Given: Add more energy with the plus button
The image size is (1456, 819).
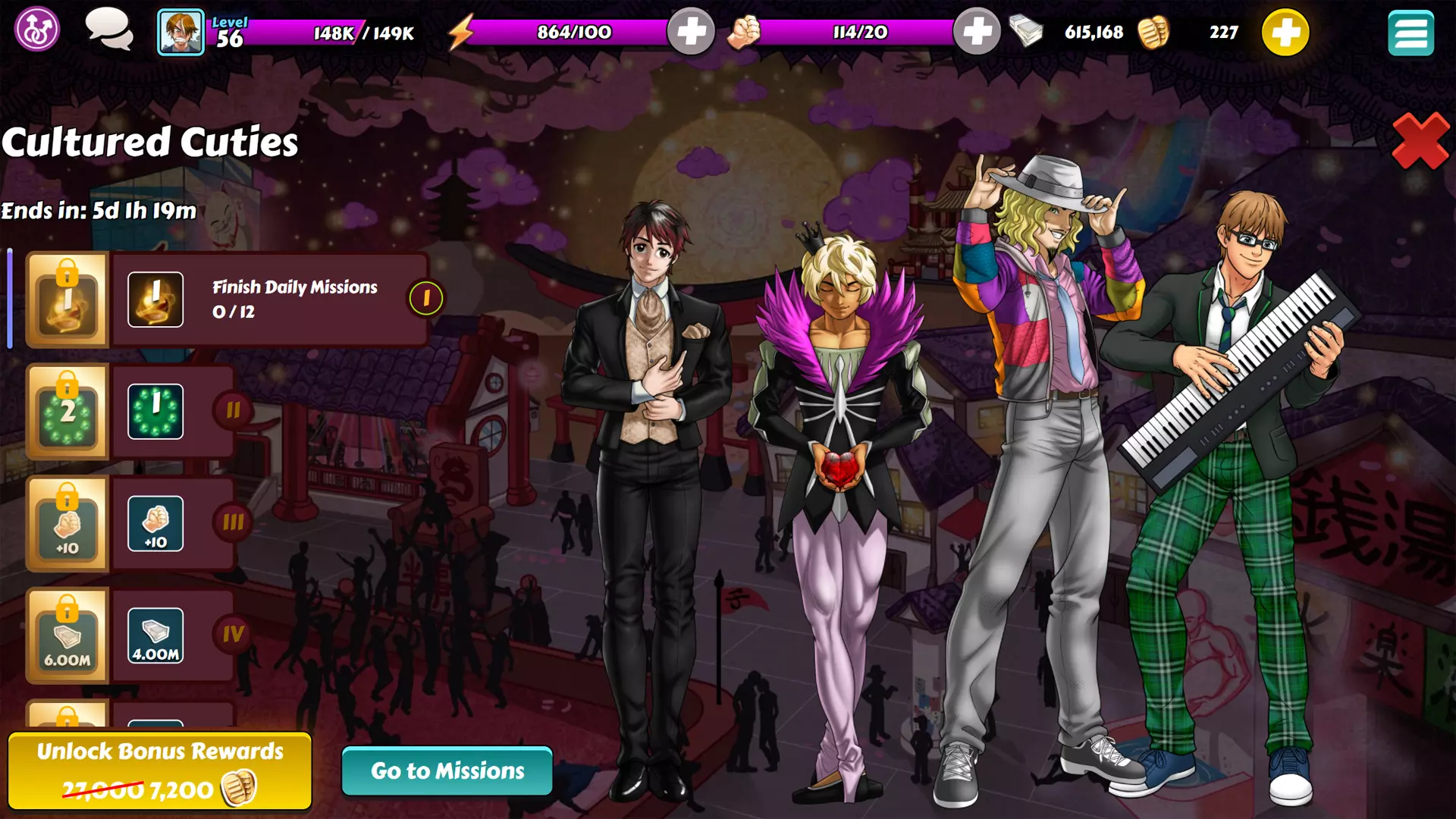Looking at the screenshot, I should click(x=690, y=32).
